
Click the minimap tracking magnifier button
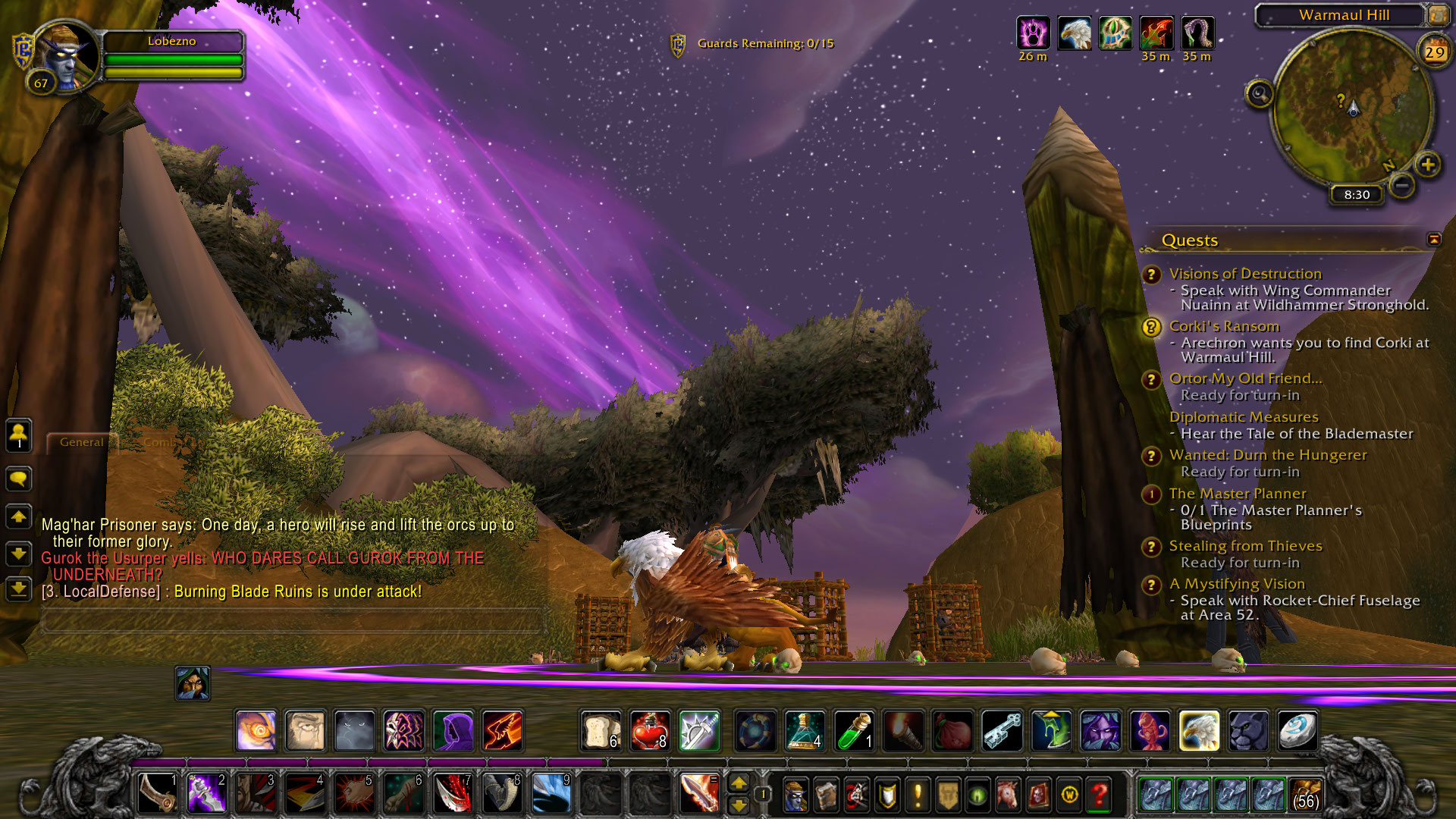point(1260,94)
